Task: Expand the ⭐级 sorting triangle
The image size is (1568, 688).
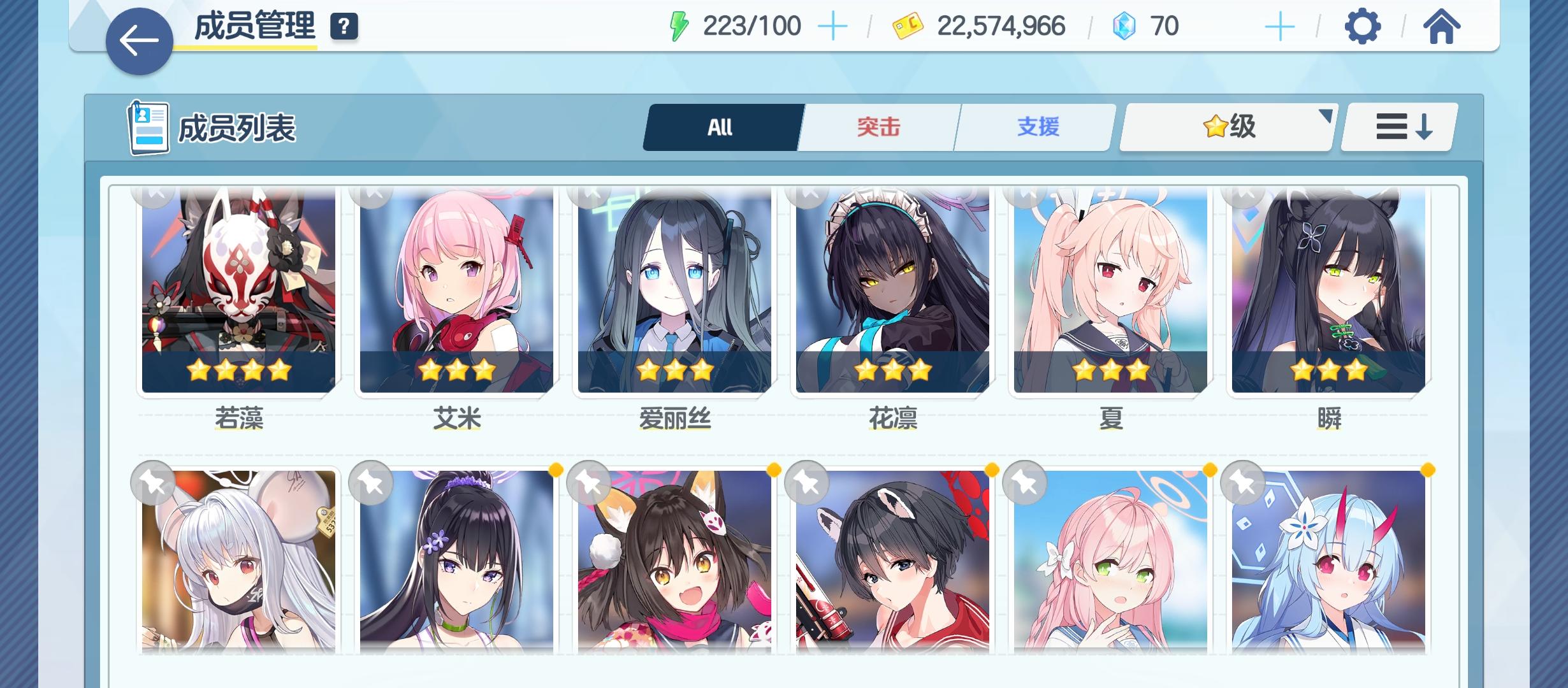Action: click(x=1327, y=116)
